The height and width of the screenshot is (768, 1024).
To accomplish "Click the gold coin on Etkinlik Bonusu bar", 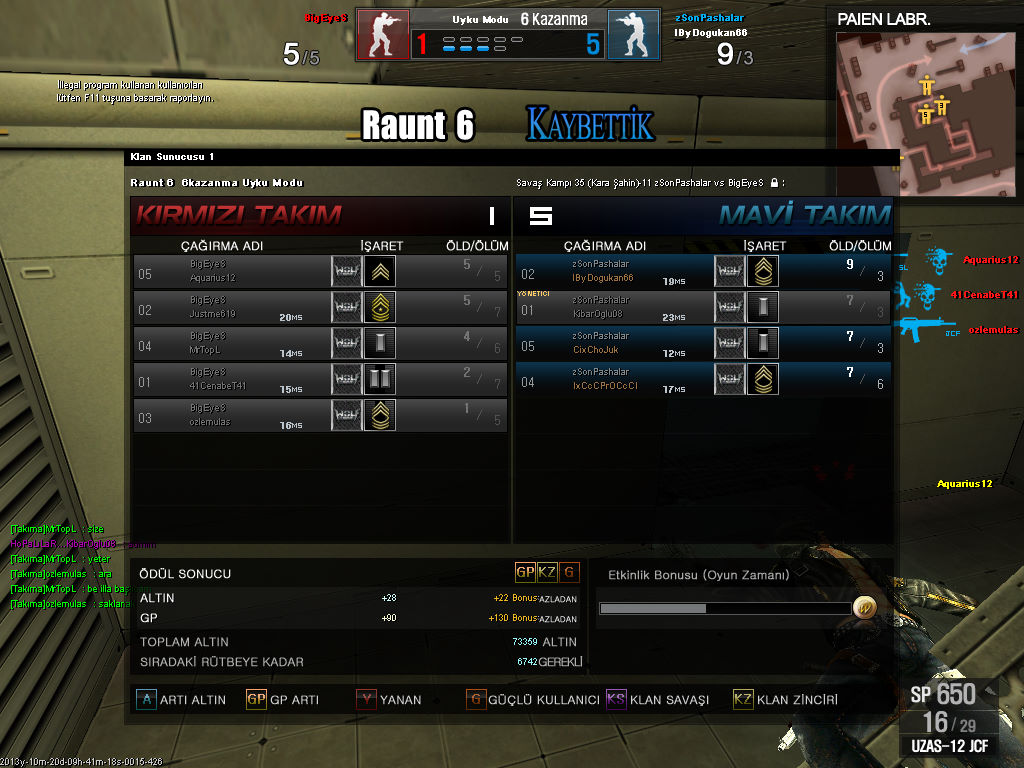I will pyautogui.click(x=864, y=608).
